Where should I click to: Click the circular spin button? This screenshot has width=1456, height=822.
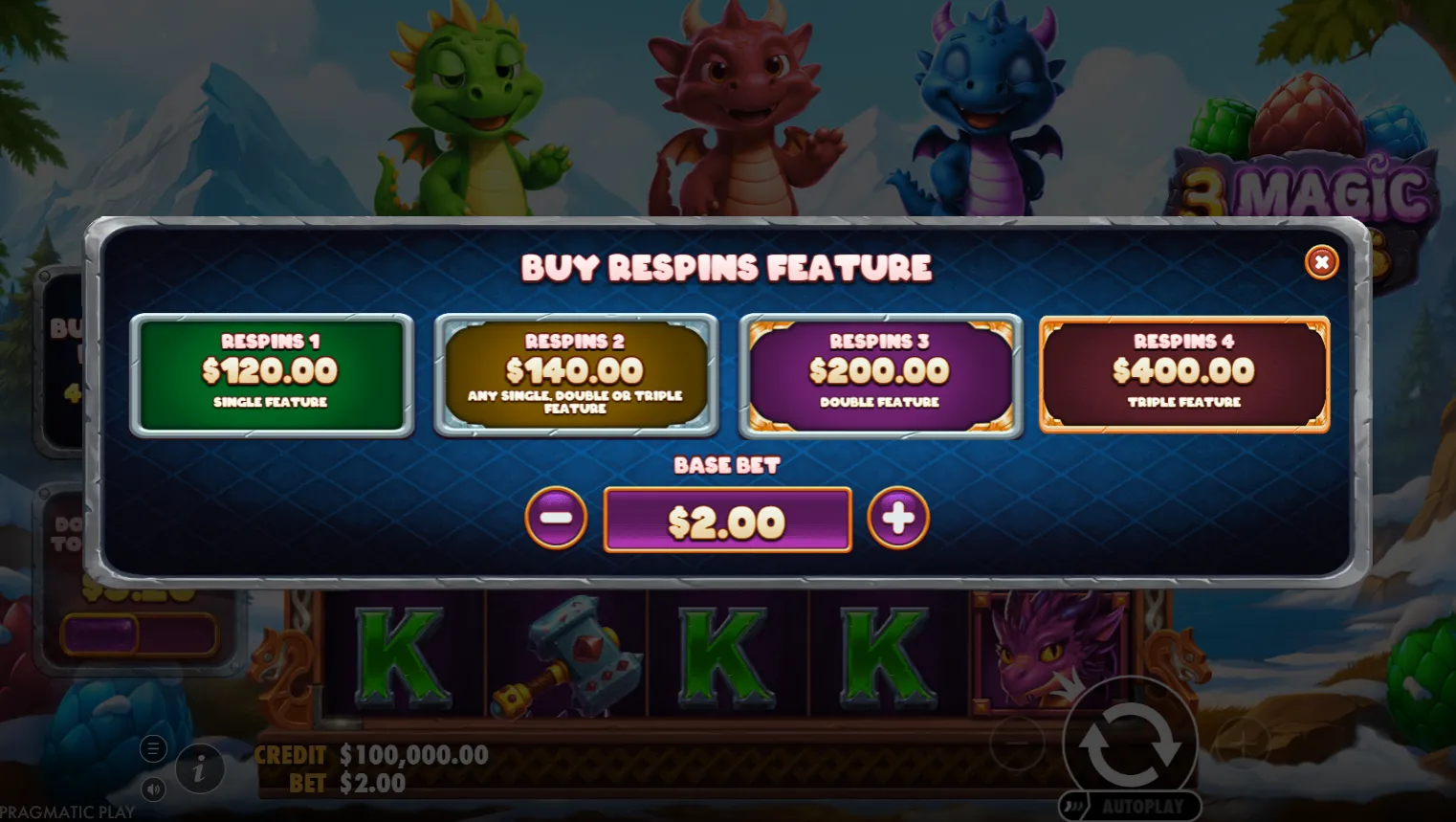[x=1130, y=744]
